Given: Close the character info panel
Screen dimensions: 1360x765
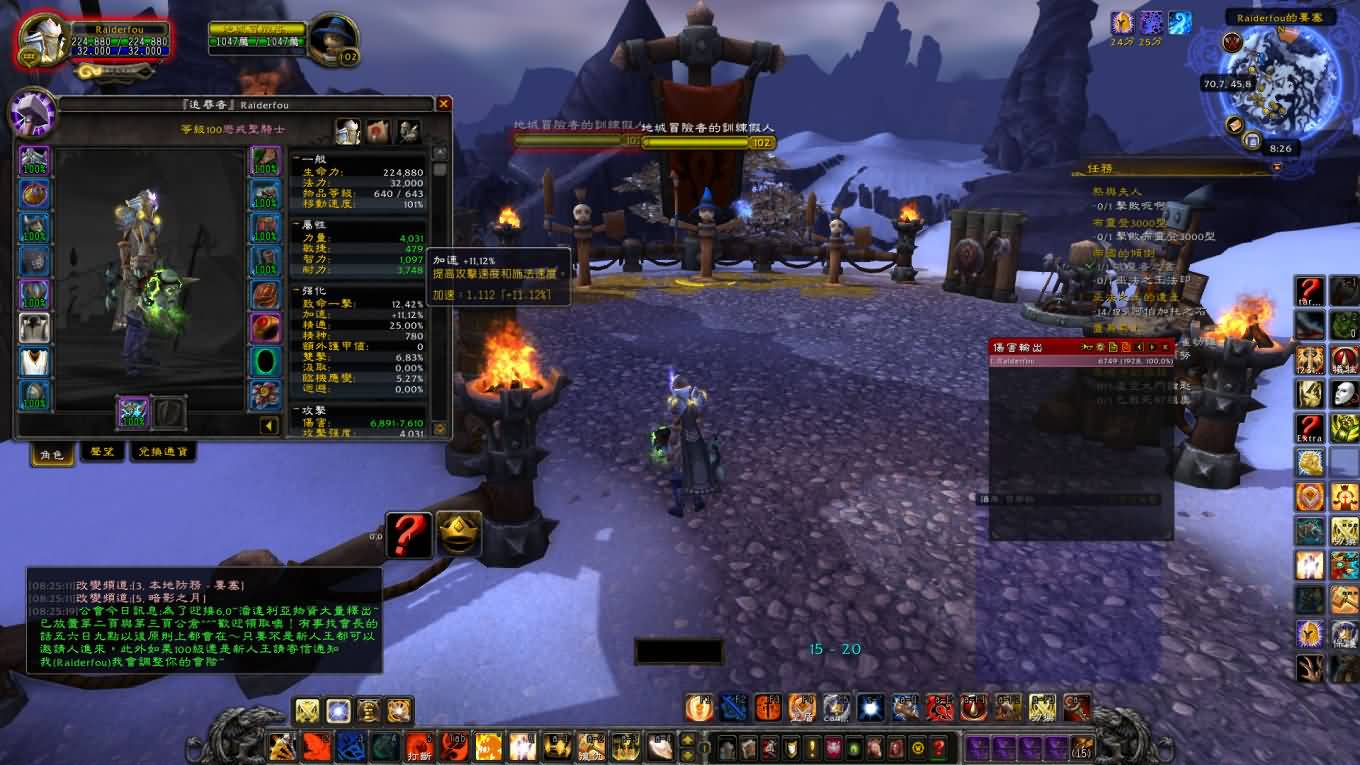Looking at the screenshot, I should [444, 104].
